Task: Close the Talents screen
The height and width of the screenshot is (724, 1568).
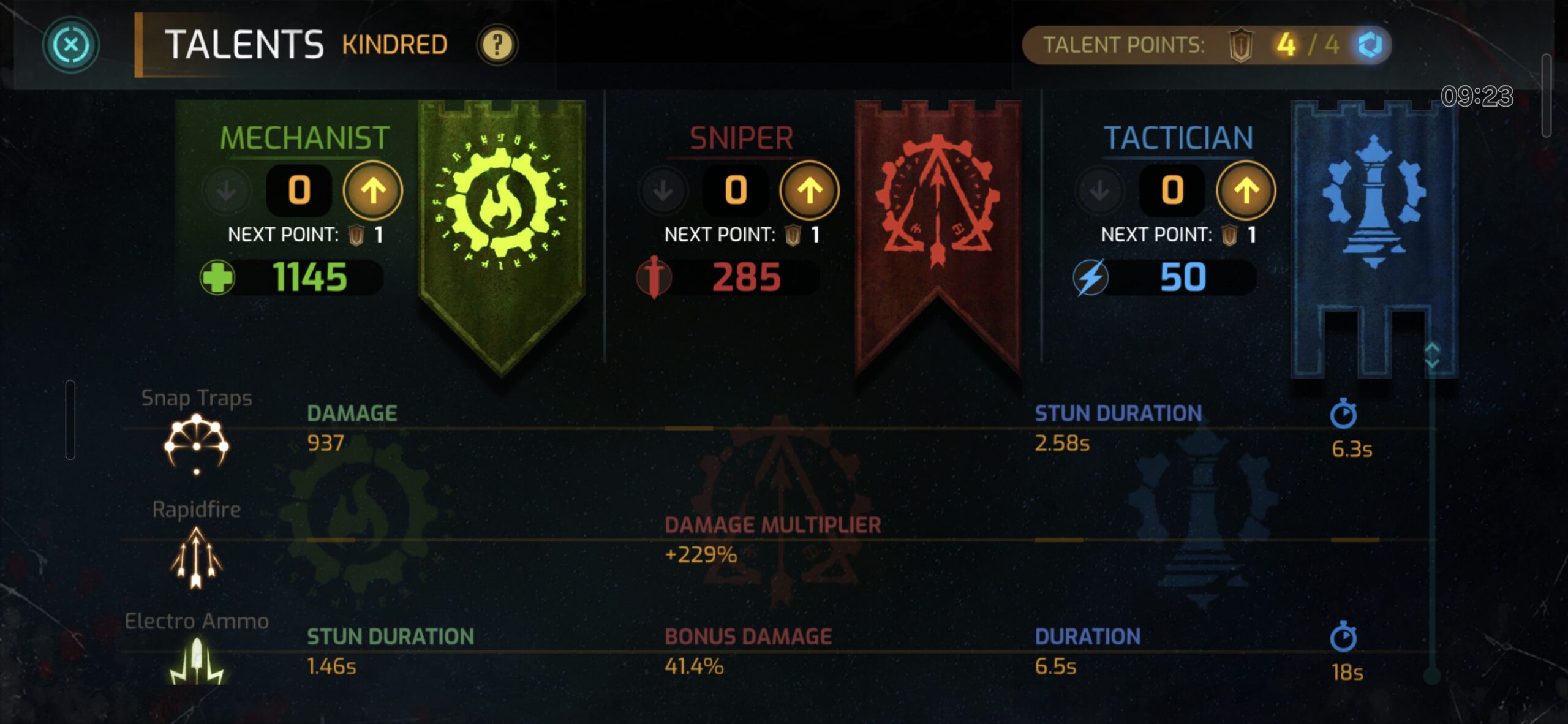Action: point(70,45)
